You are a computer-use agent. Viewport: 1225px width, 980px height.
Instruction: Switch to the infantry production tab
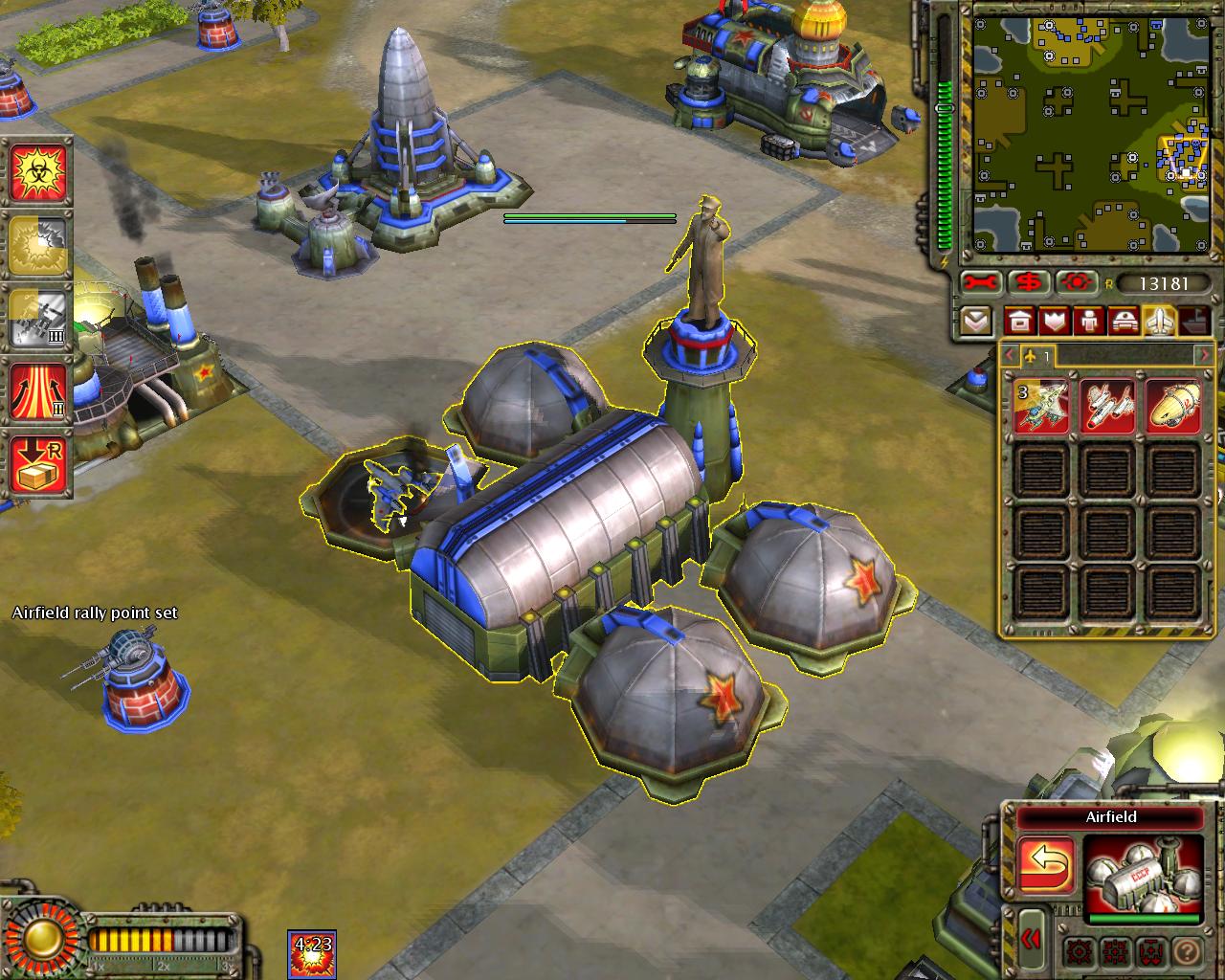click(x=1089, y=321)
